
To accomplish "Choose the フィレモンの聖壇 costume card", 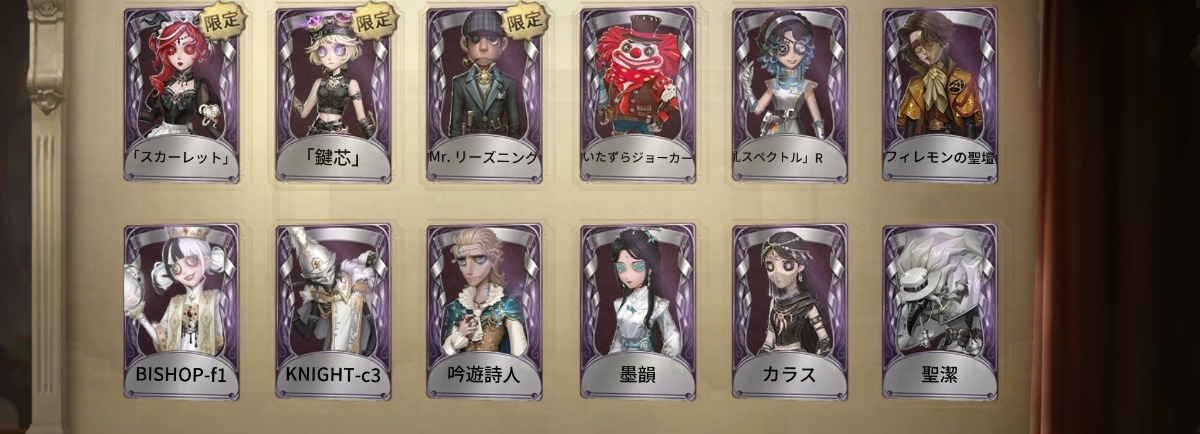I will click(940, 95).
